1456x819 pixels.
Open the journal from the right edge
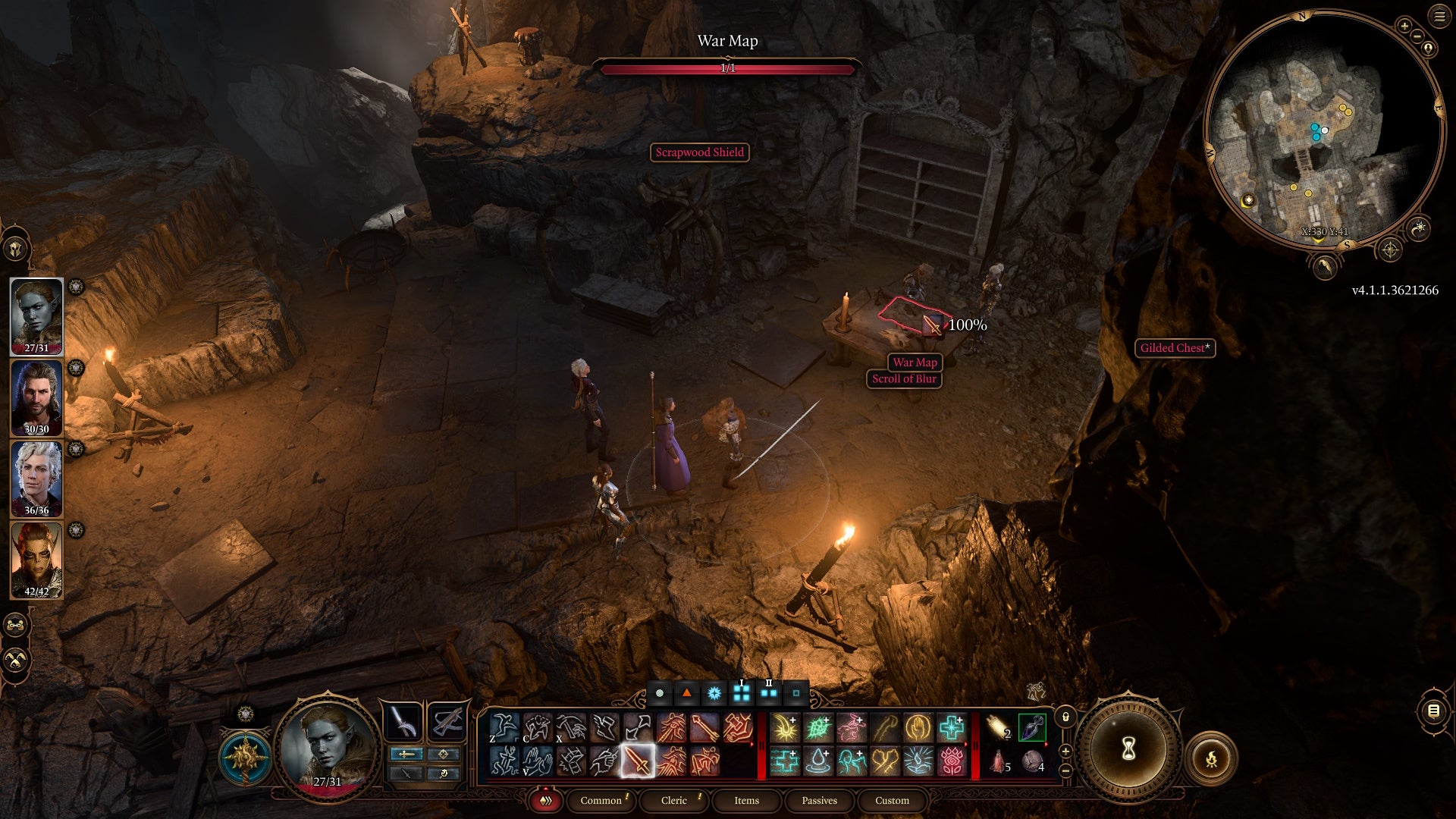(1433, 711)
